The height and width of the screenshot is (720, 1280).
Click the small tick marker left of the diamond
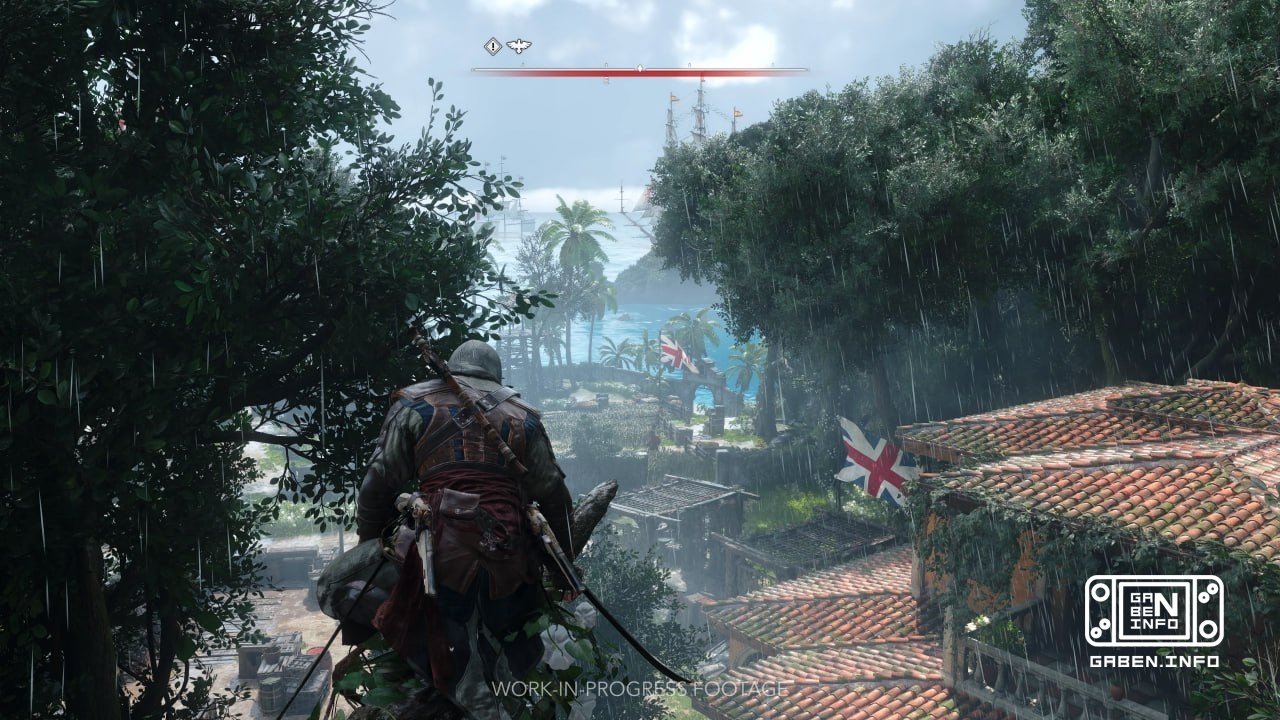tap(606, 64)
